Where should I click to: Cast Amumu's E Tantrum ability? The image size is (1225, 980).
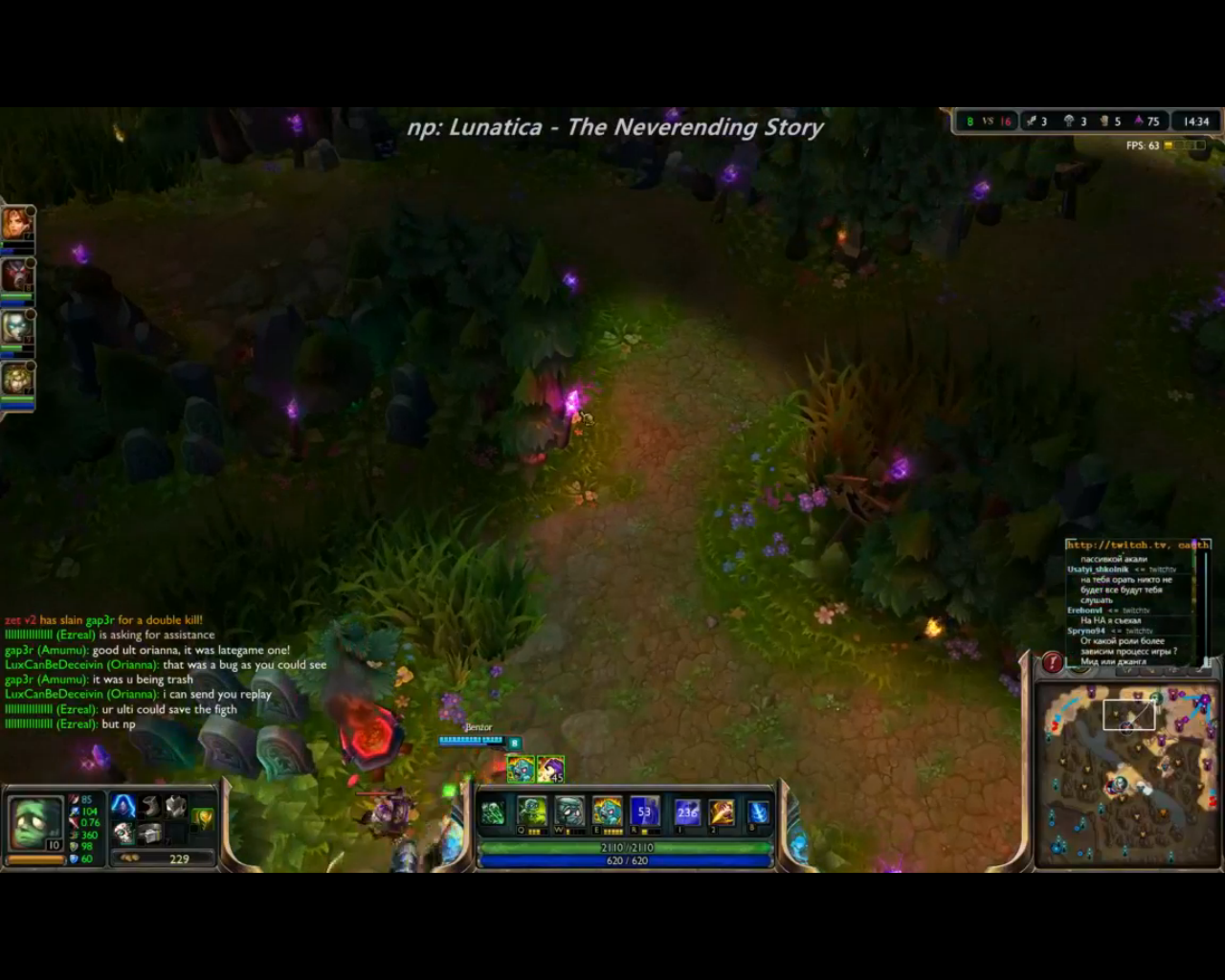tap(607, 812)
